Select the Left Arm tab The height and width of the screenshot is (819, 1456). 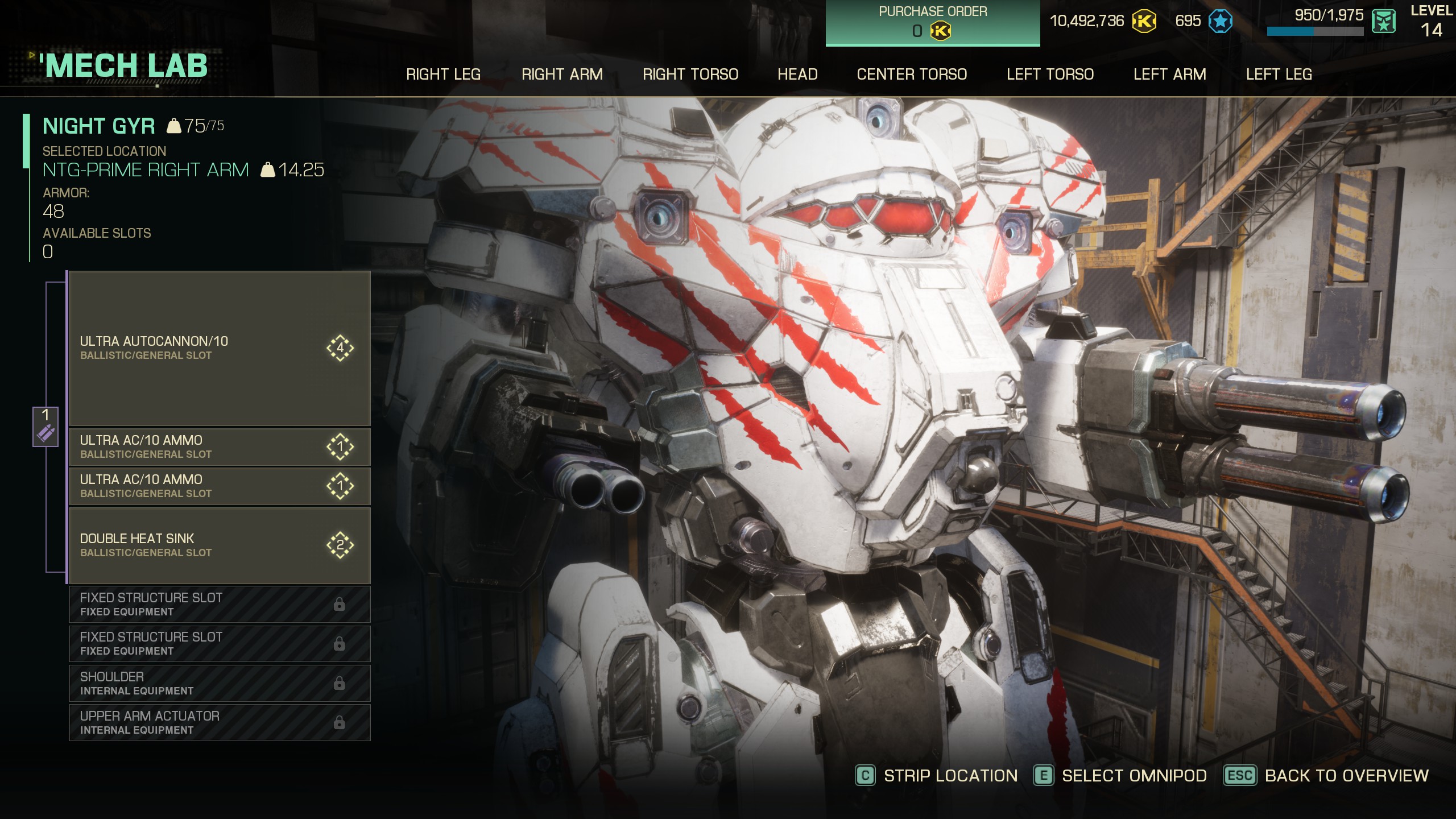(1169, 75)
